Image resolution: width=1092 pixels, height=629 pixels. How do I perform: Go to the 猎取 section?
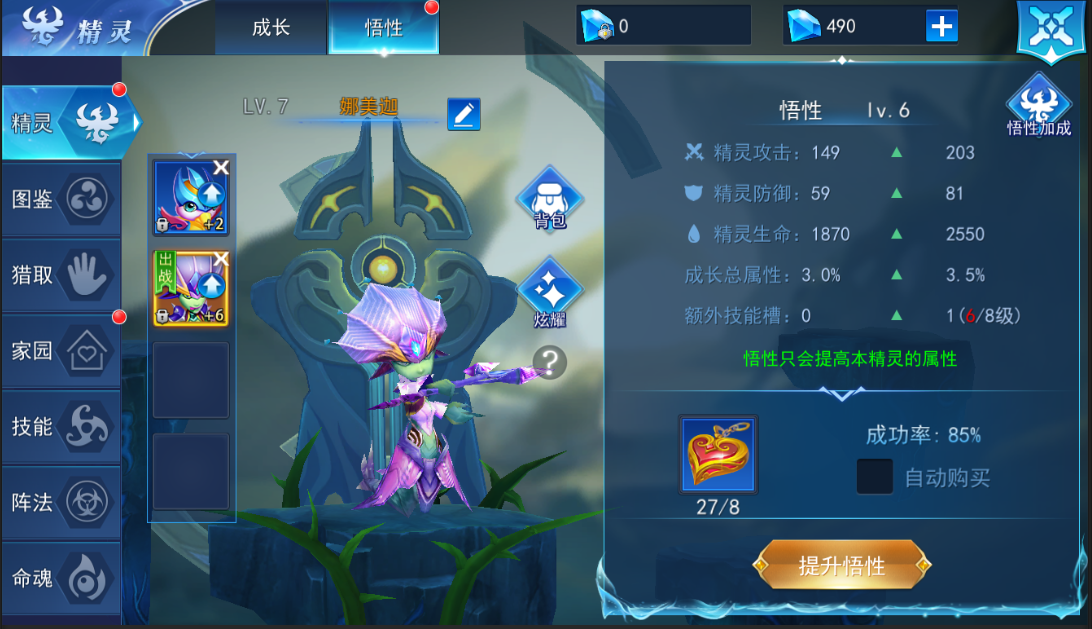click(x=62, y=275)
